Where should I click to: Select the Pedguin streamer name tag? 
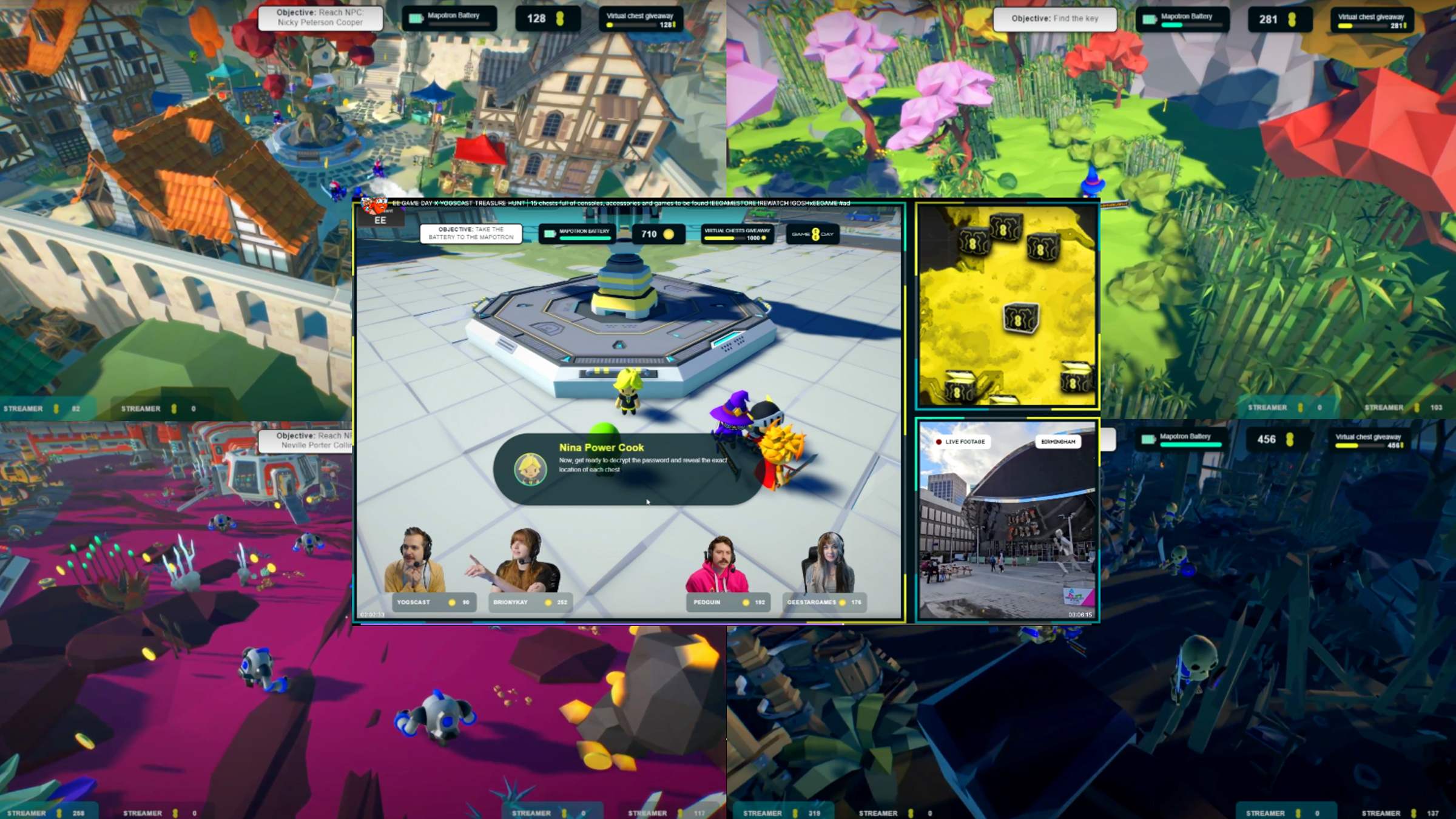pyautogui.click(x=728, y=602)
